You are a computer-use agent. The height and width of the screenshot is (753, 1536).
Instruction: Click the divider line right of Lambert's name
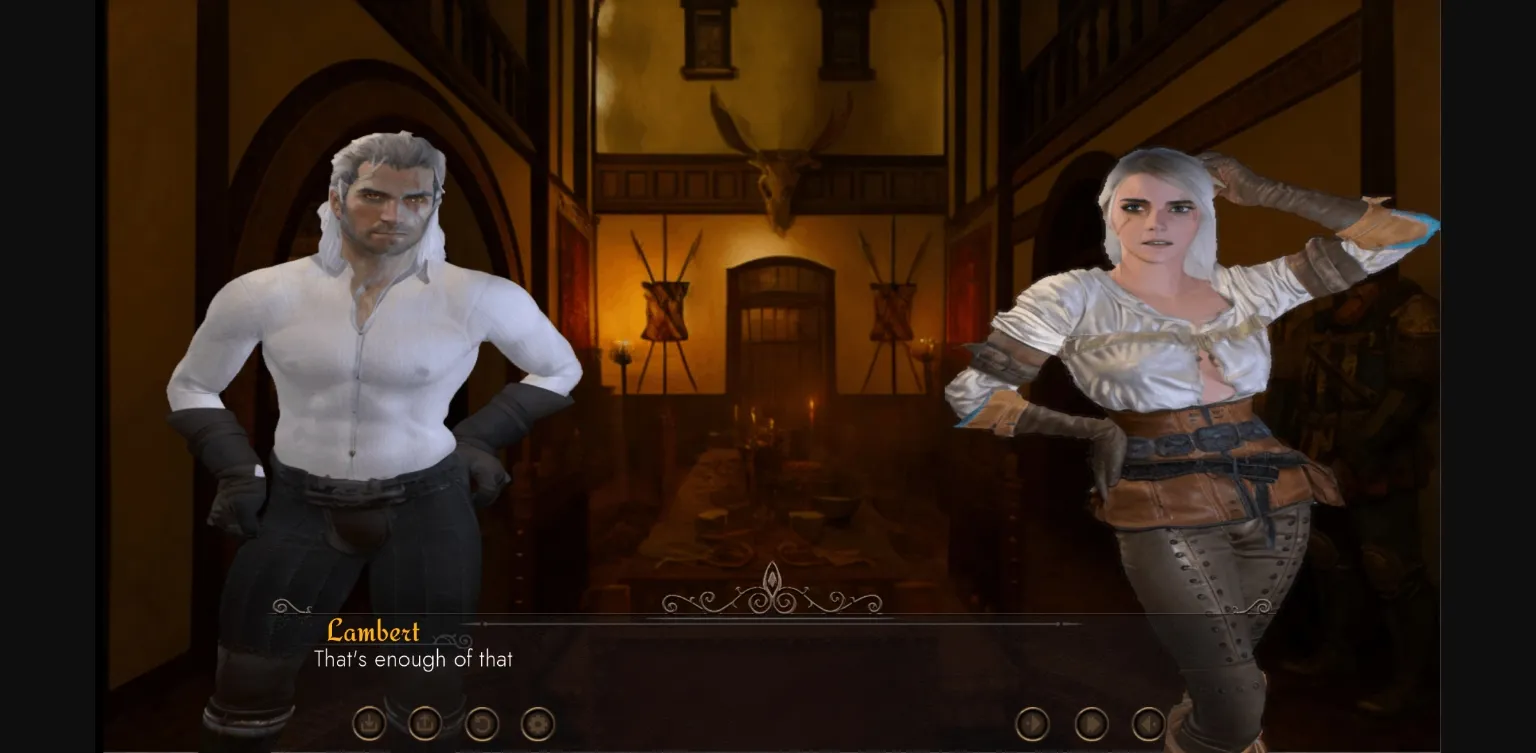click(x=700, y=621)
